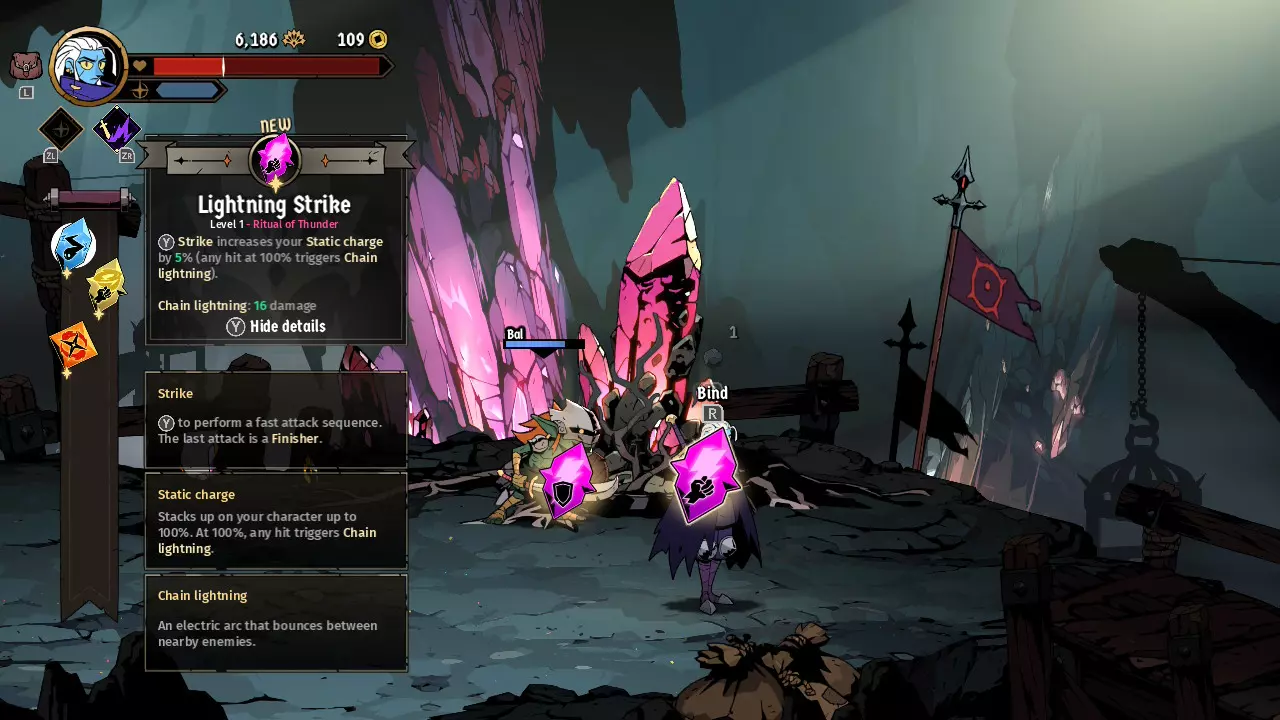Image resolution: width=1280 pixels, height=720 pixels.
Task: Select the blue-haired character portrait
Action: (x=88, y=66)
